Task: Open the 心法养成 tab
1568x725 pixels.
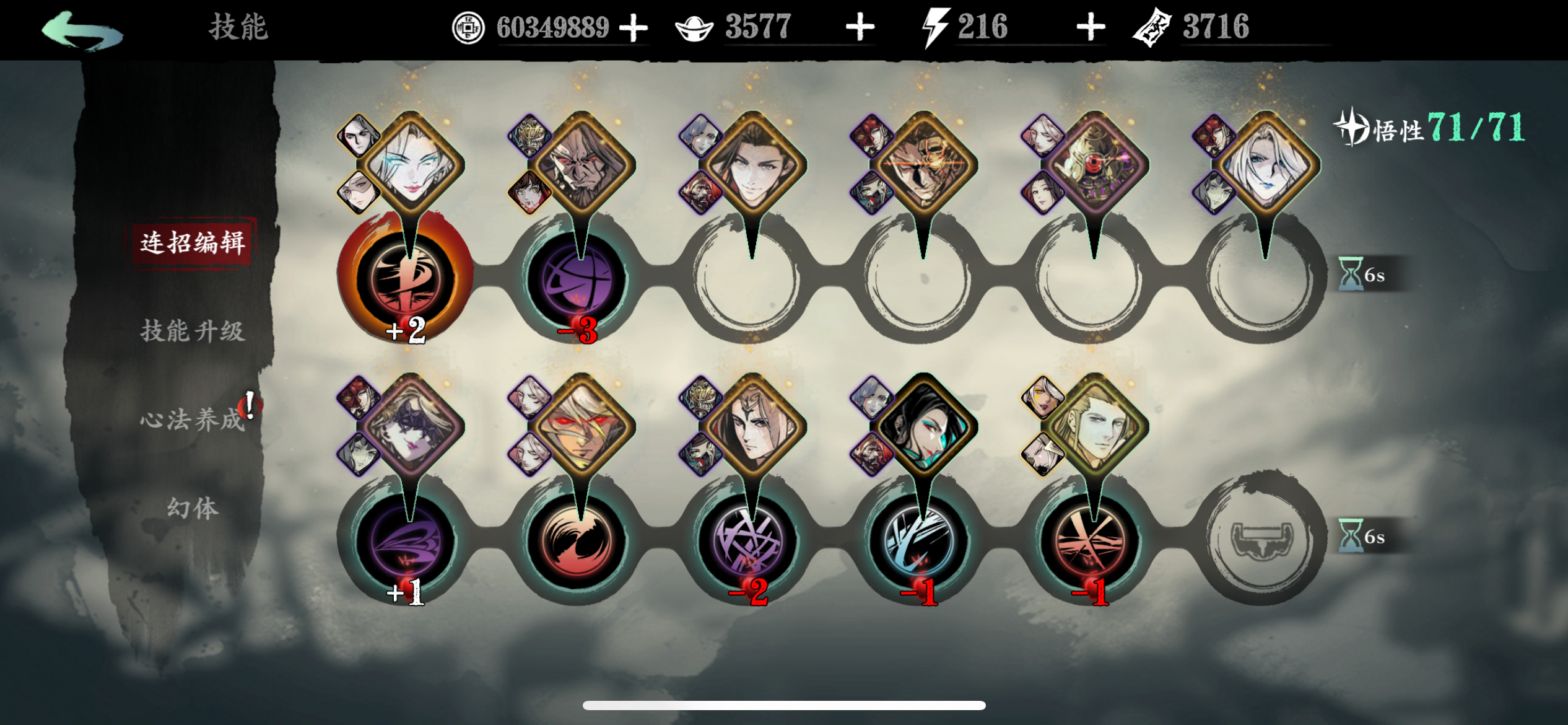Action: 192,420
